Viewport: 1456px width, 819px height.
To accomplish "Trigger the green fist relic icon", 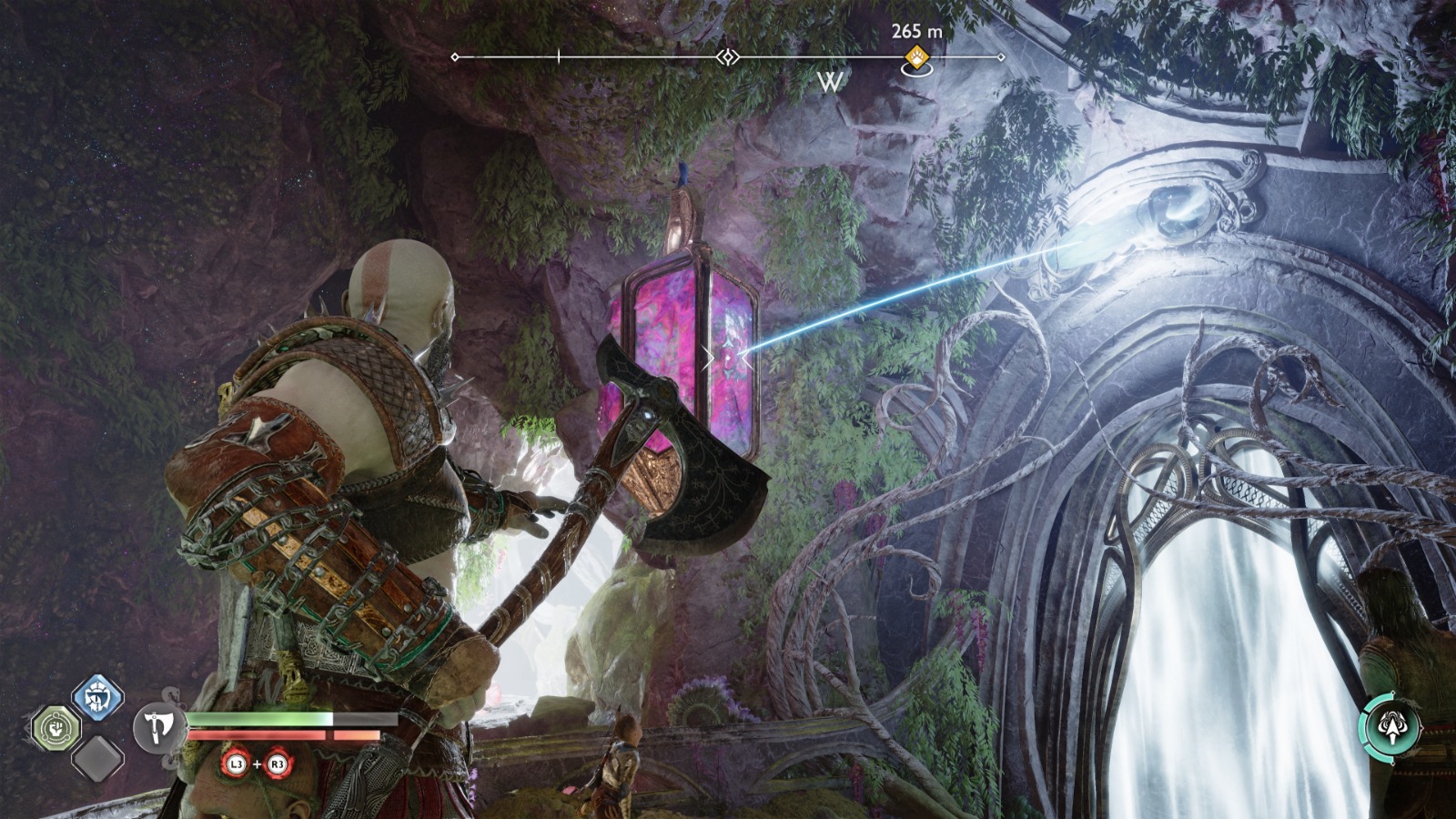I will [x=56, y=728].
